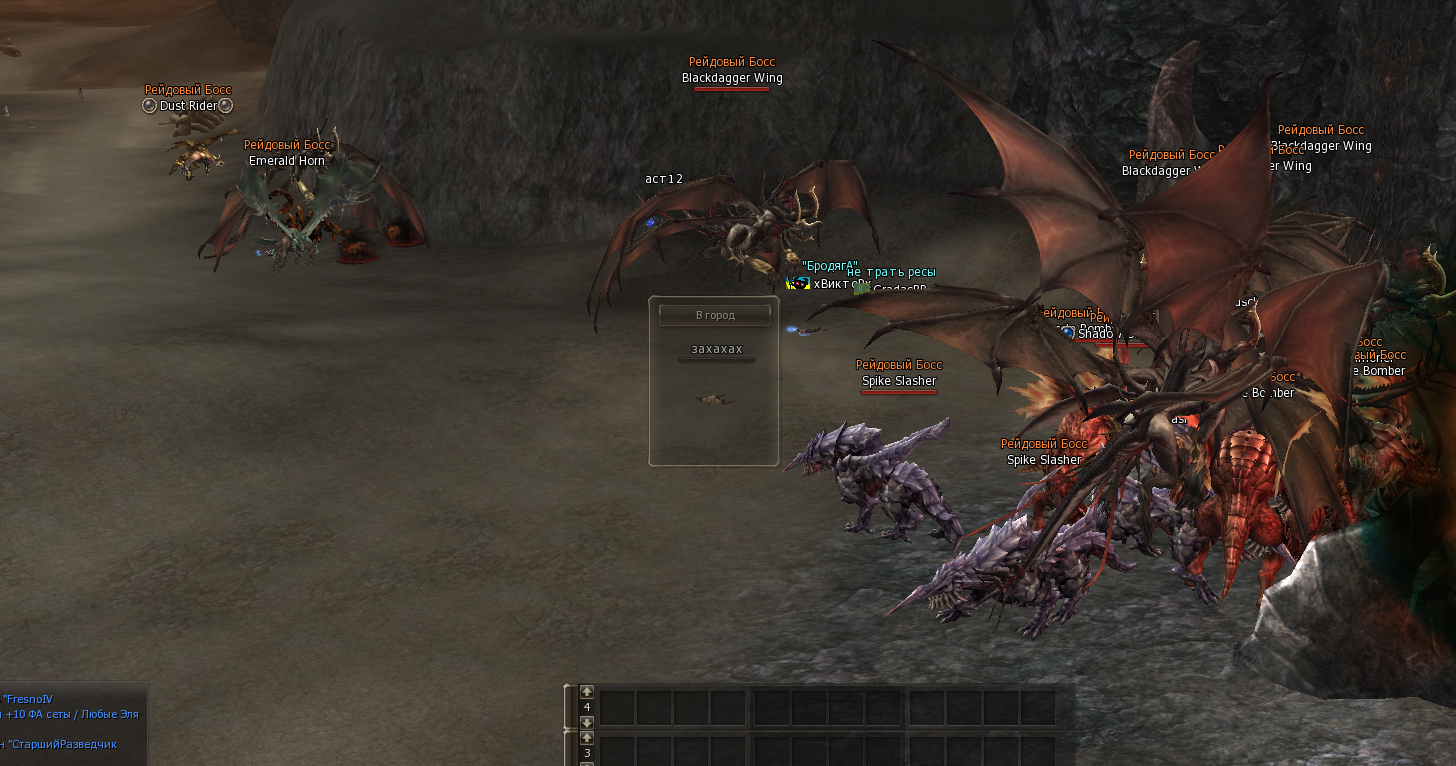This screenshot has height=766, width=1456.
Task: Click the down arrow below hotbar number 4
Action: (x=587, y=722)
